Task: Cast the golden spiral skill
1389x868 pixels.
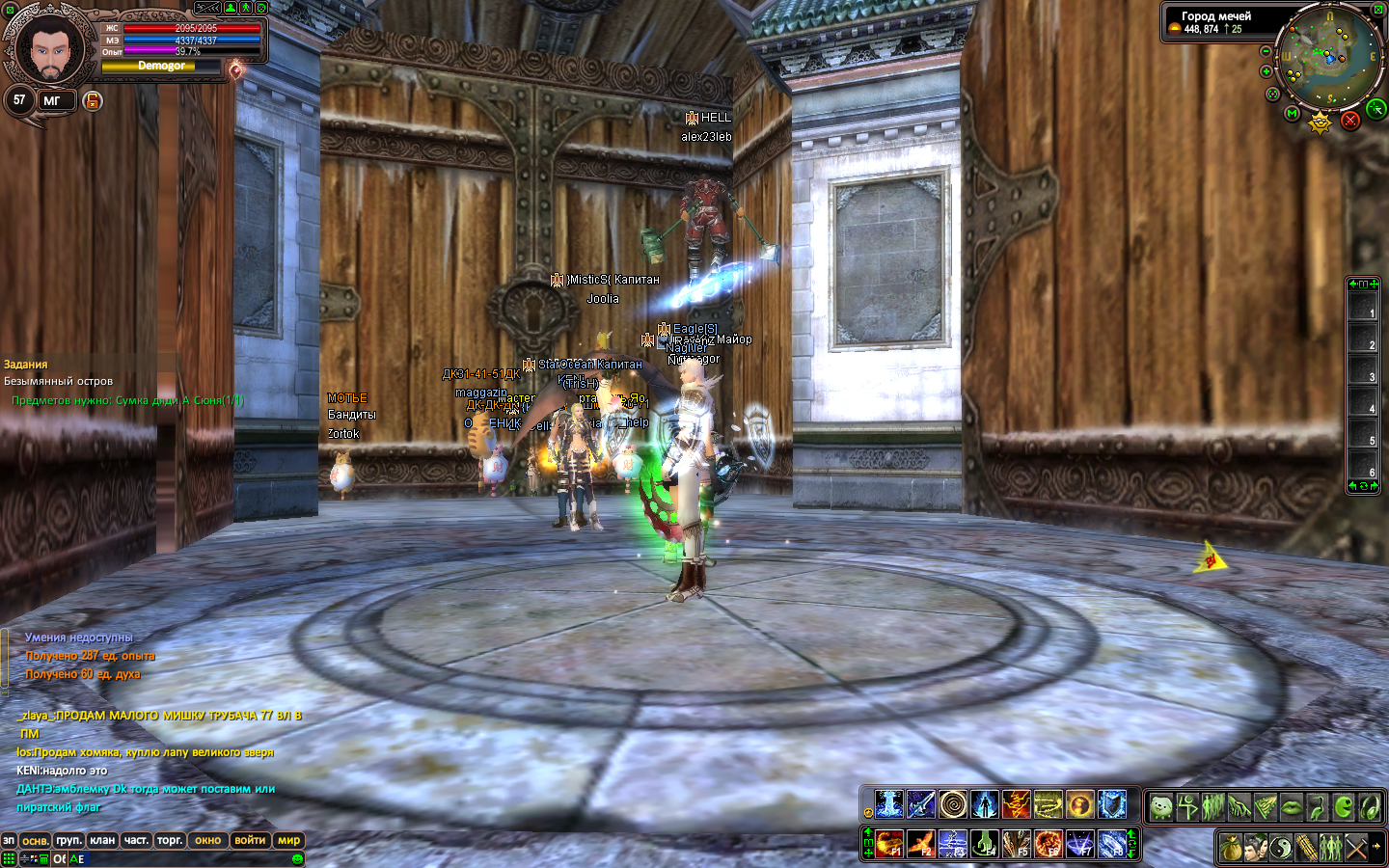Action: tap(952, 803)
